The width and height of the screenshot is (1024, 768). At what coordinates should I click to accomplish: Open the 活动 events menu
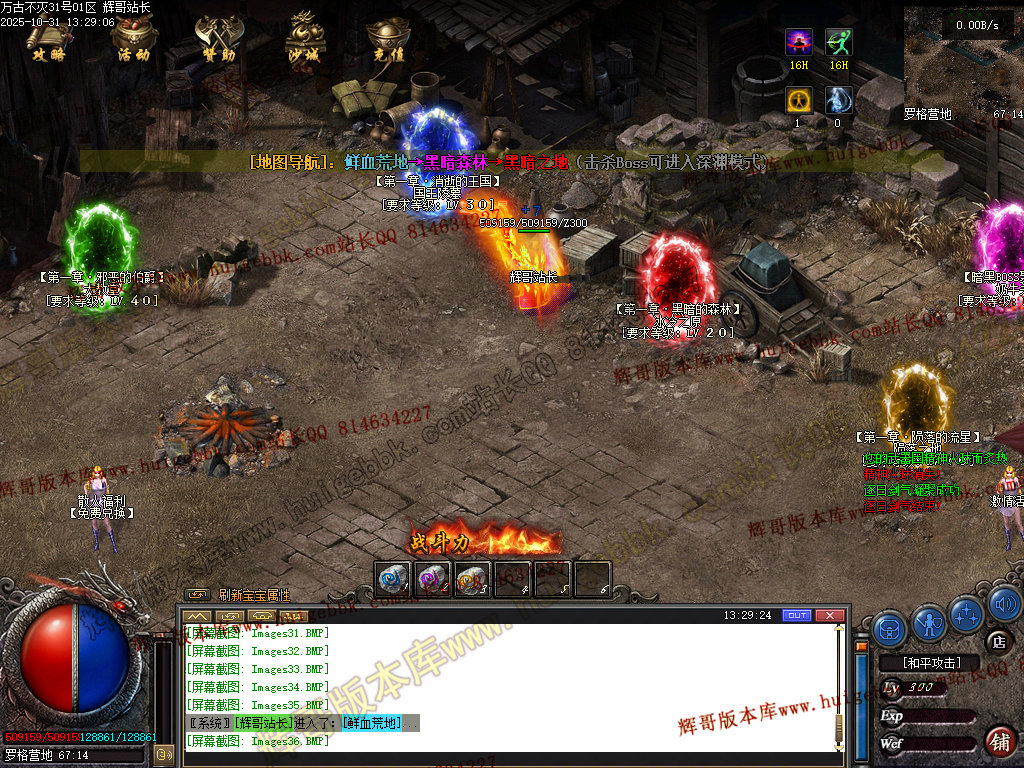133,38
